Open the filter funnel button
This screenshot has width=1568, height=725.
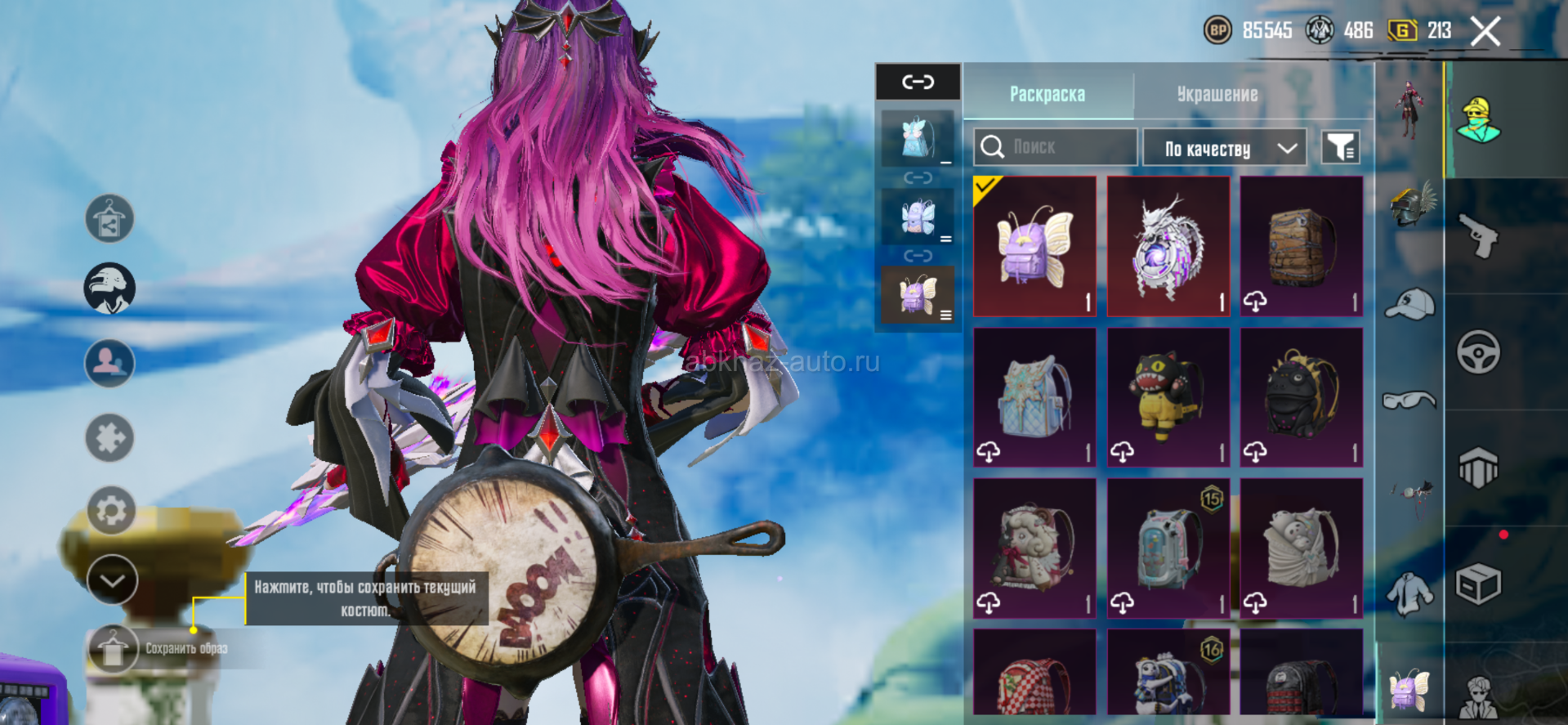pos(1340,147)
